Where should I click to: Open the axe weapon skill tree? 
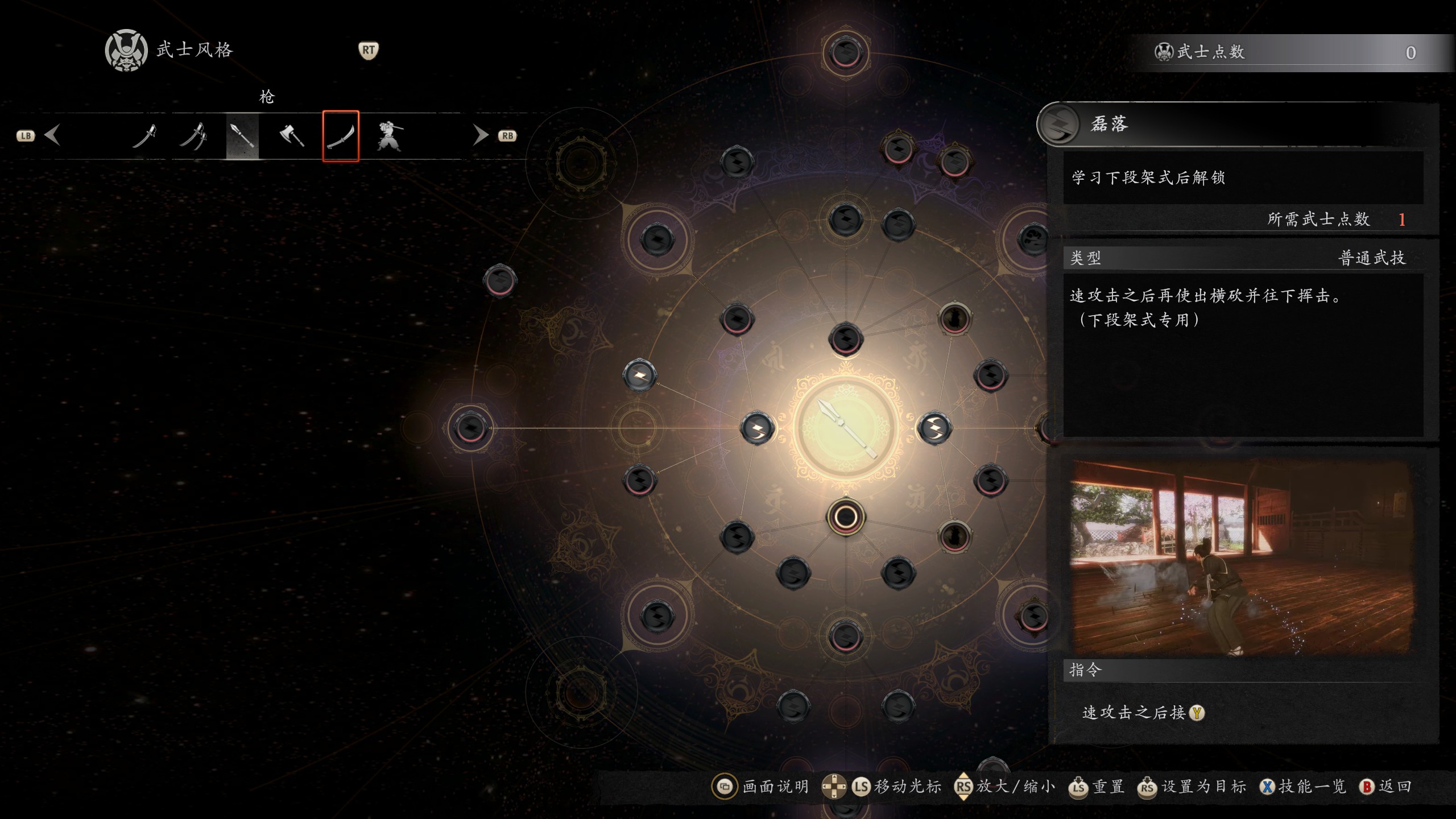[292, 136]
